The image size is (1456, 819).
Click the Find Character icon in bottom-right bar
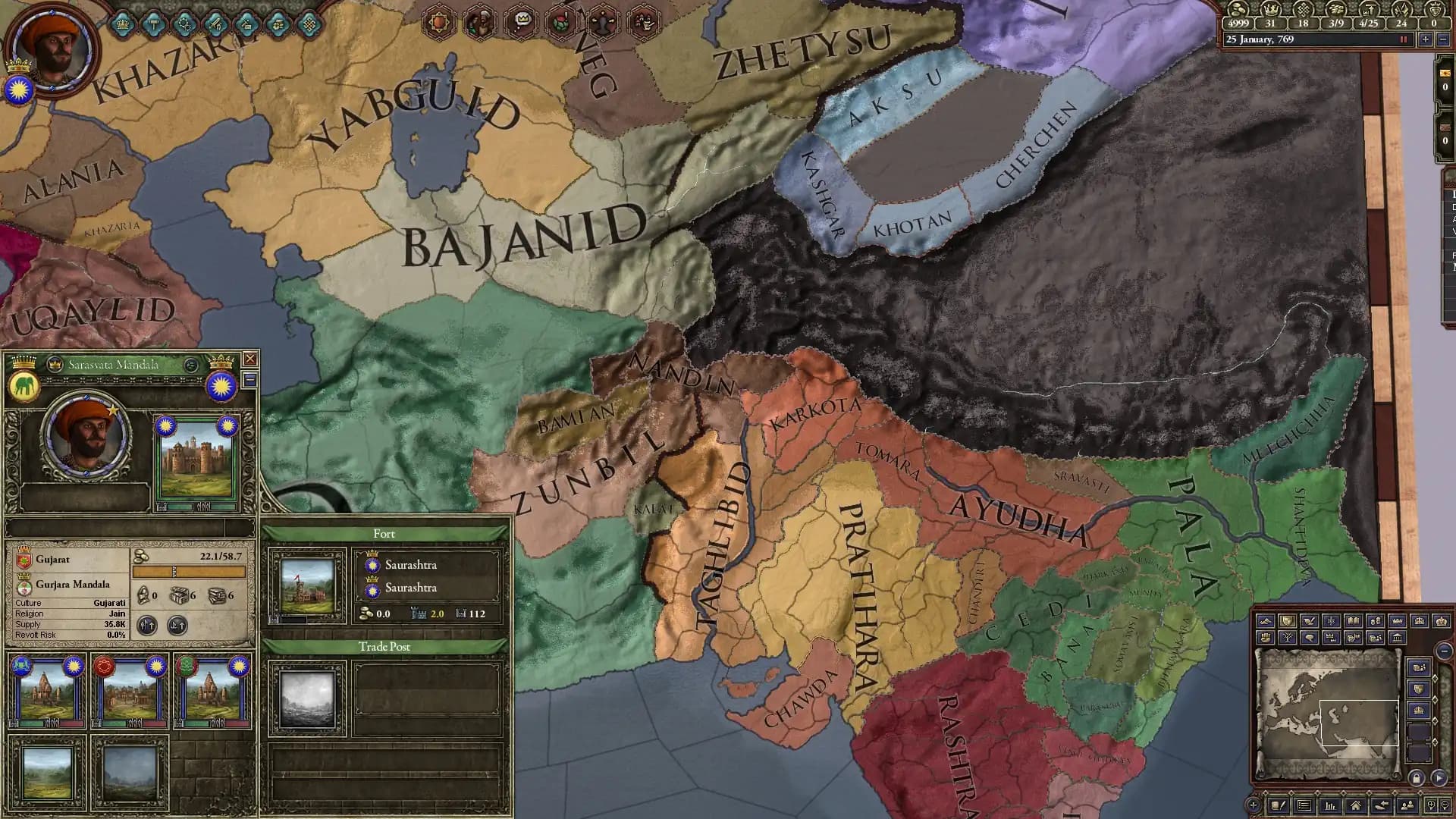[1407, 805]
